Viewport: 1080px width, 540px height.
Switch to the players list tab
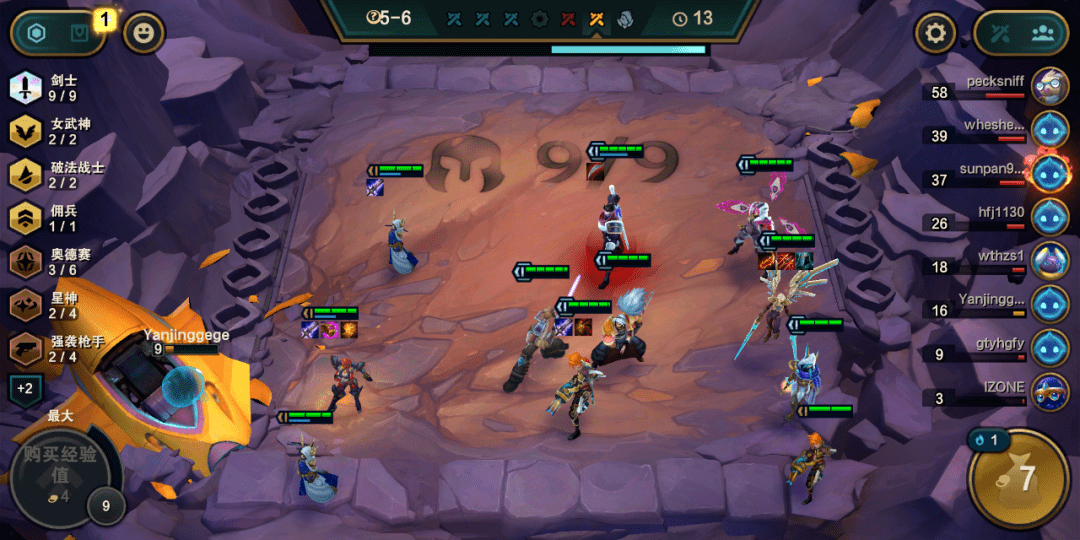coord(1044,33)
